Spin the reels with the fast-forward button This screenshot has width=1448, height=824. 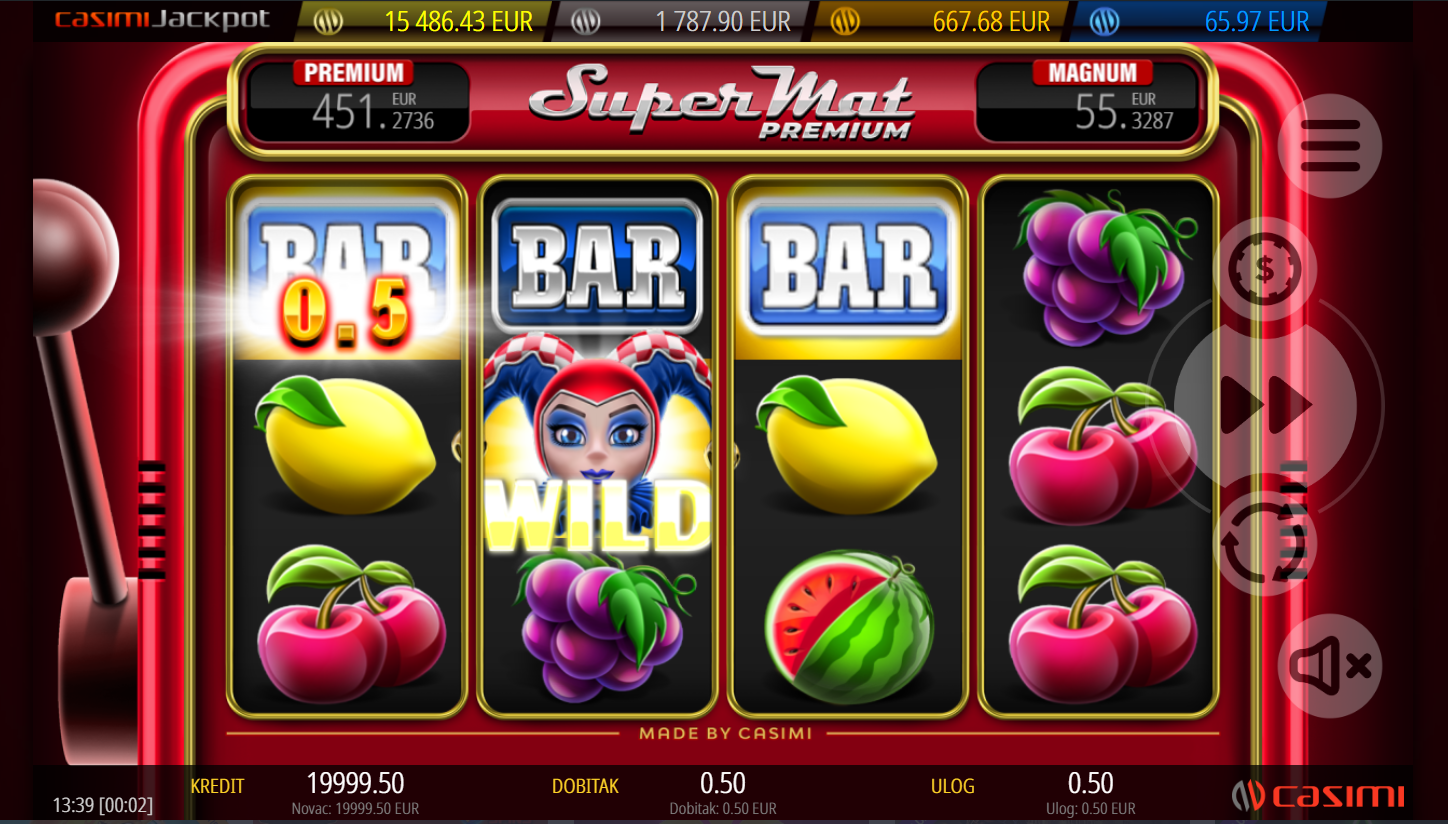pyautogui.click(x=1265, y=405)
